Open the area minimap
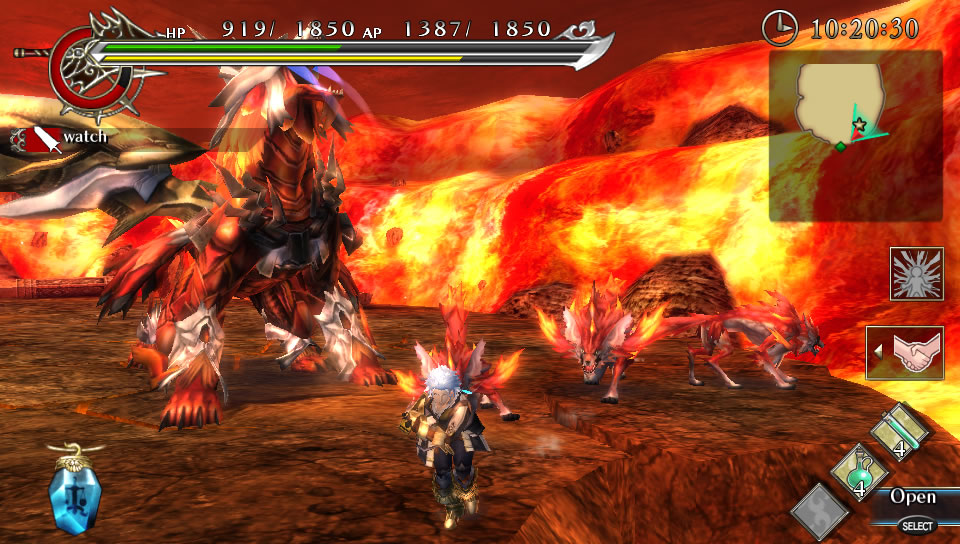Viewport: 960px width, 544px height. click(855, 135)
